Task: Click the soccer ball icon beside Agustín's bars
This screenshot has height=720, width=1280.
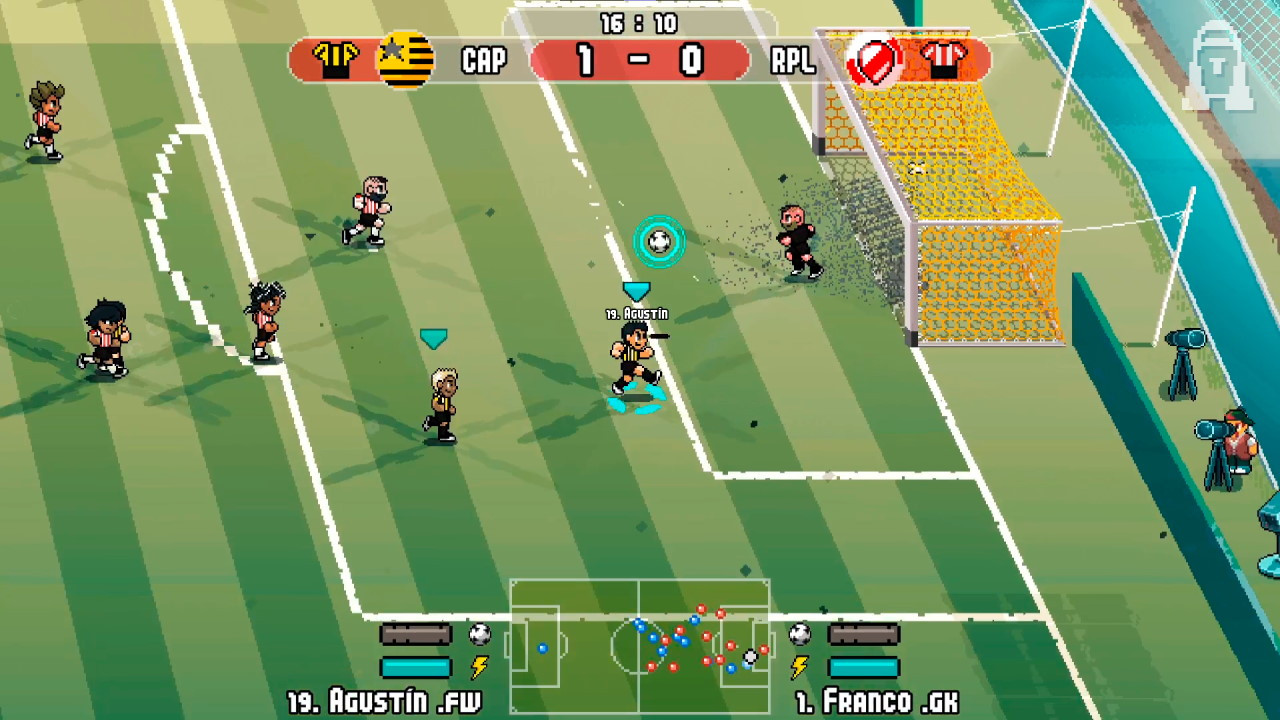Action: [481, 632]
